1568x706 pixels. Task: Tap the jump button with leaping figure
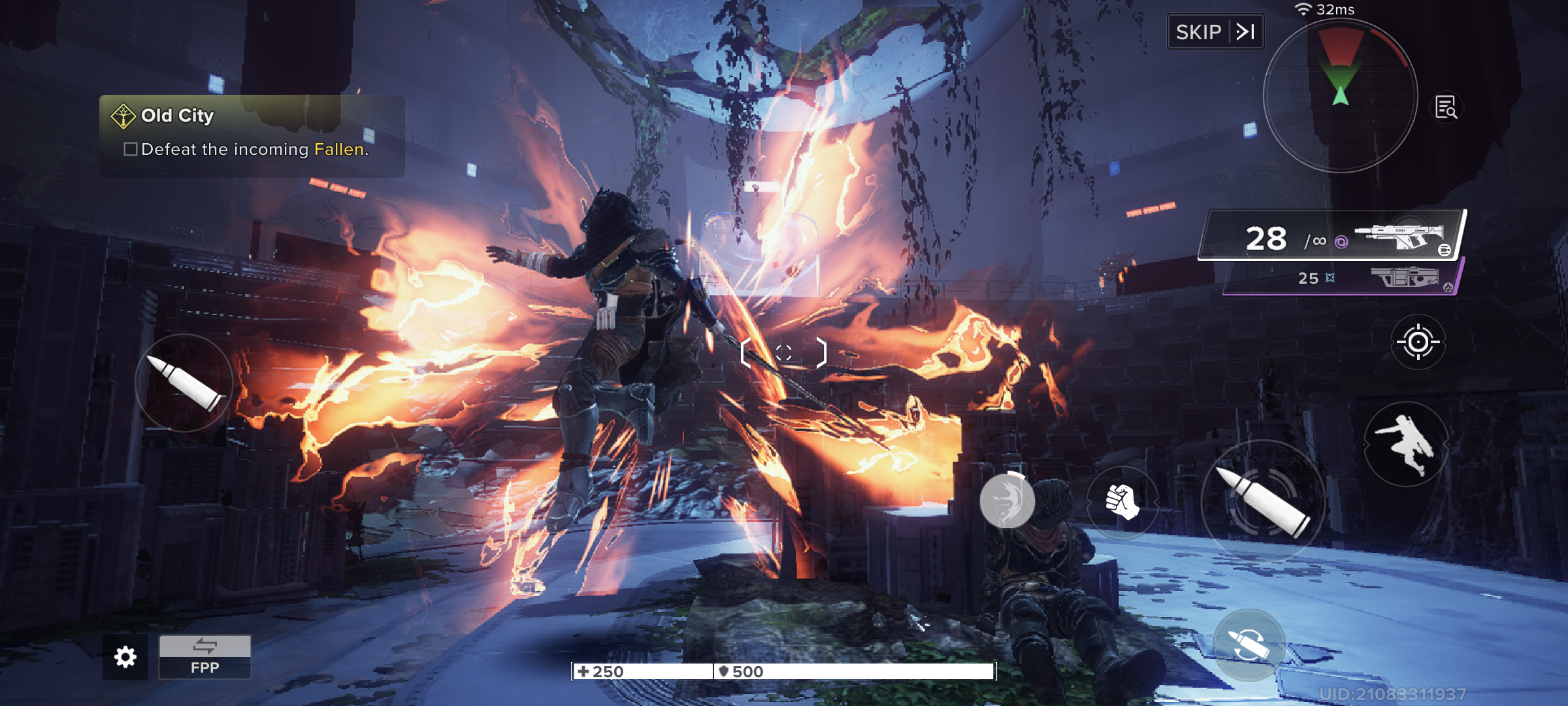click(1405, 445)
